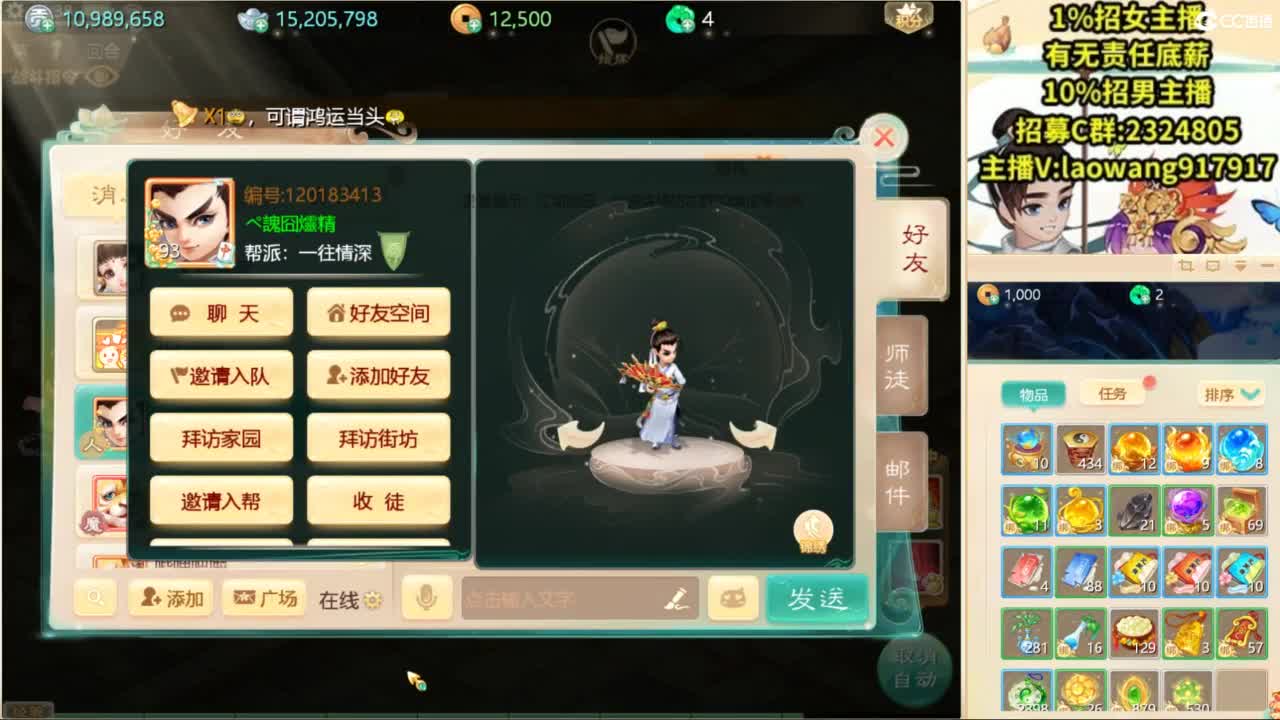Click the 邀请入帮 invite button
The image size is (1280, 720).
coord(220,500)
